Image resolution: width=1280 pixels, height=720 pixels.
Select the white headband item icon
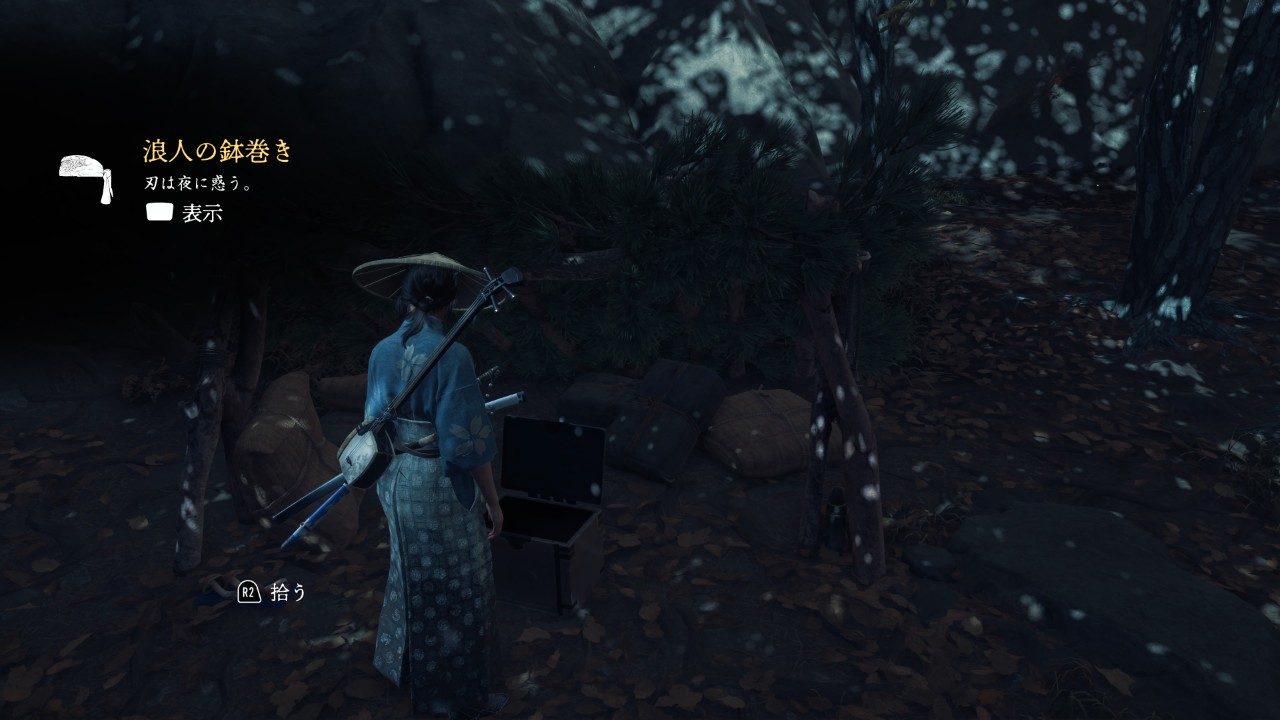pos(86,177)
